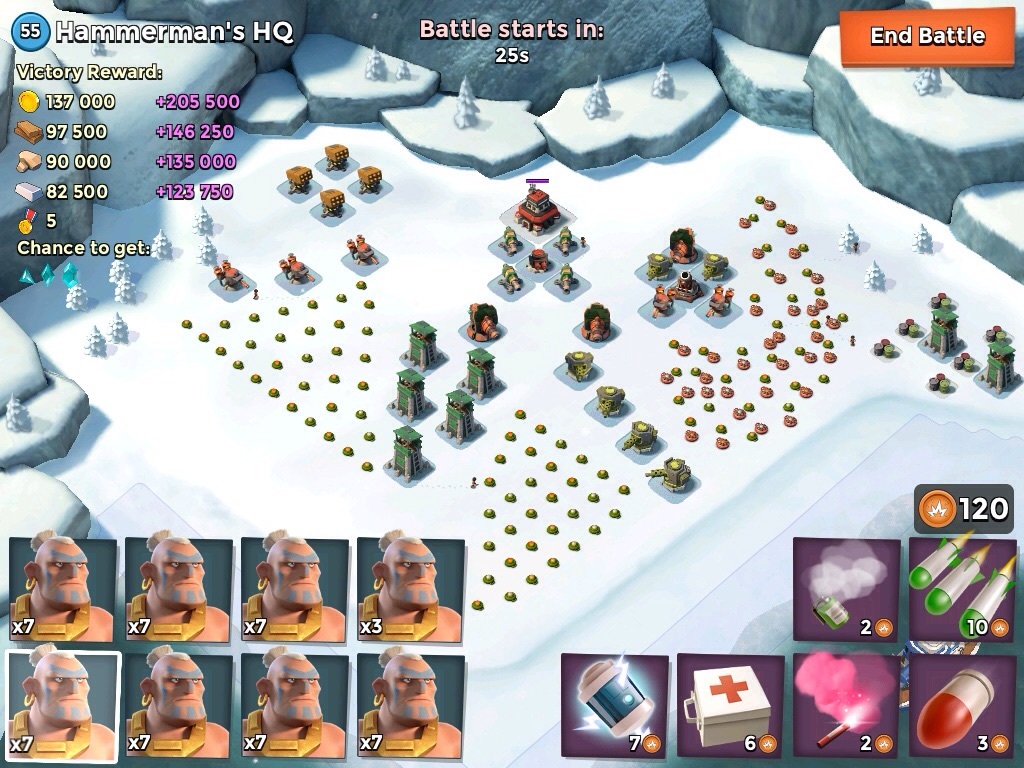Activate the Shock Bomb ability
The image size is (1024, 768).
click(613, 706)
